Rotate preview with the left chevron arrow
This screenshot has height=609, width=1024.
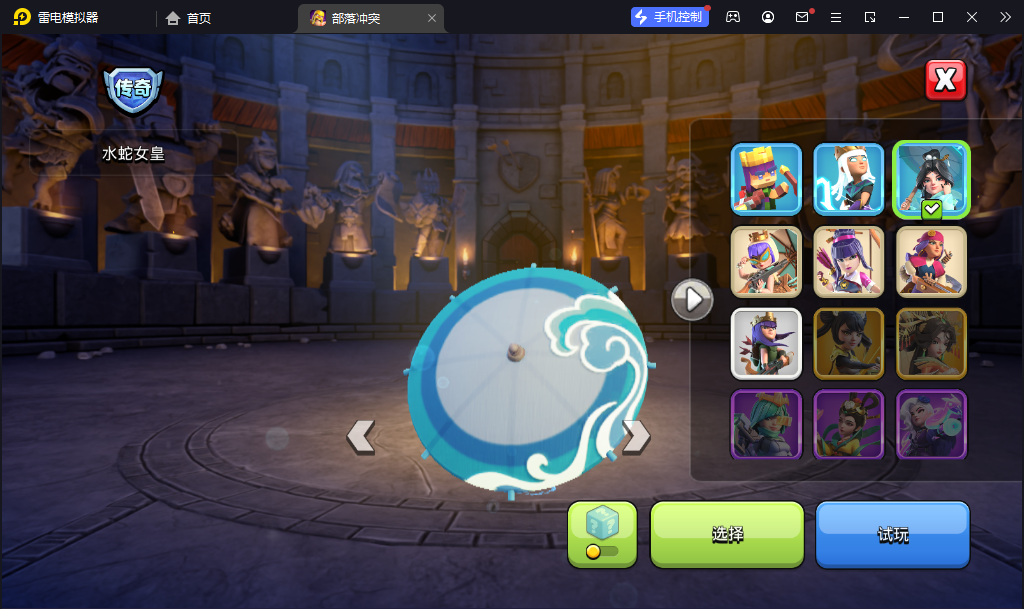coord(360,436)
